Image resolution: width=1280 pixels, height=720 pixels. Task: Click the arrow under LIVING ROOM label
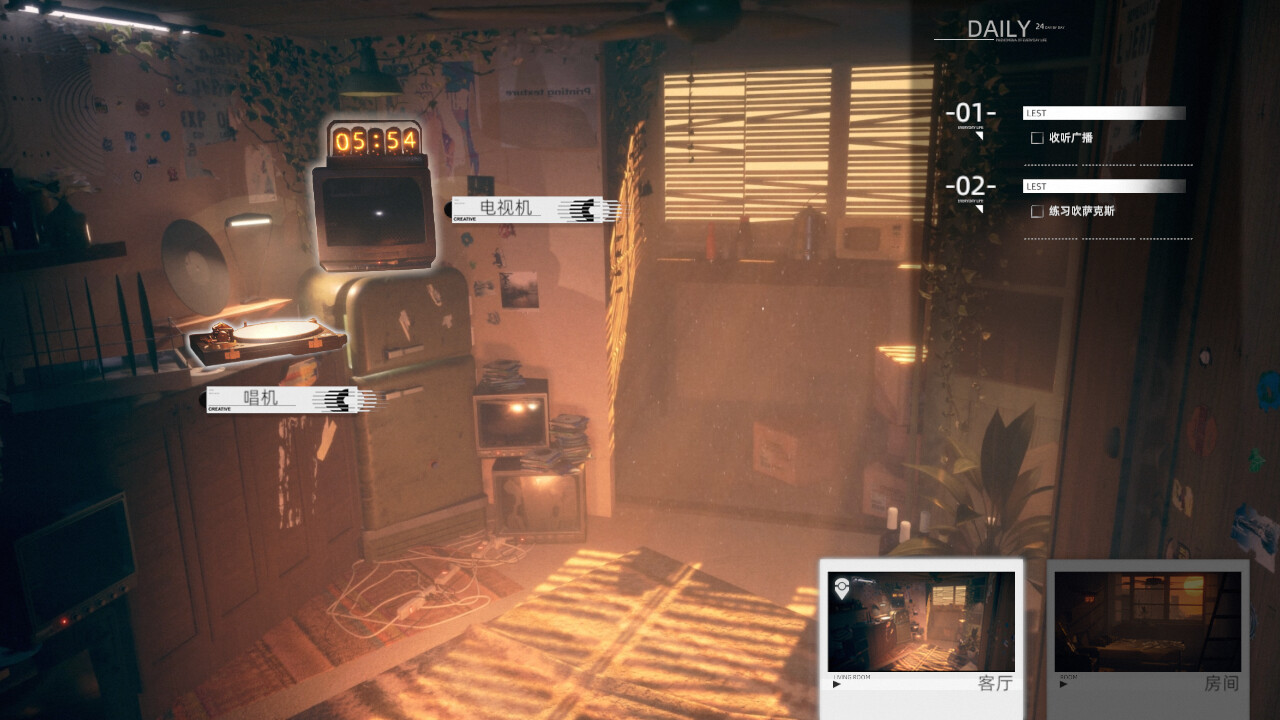point(834,682)
